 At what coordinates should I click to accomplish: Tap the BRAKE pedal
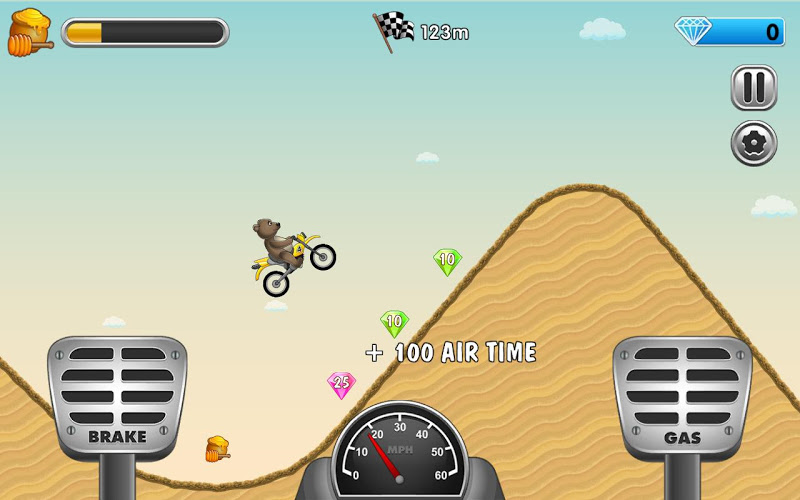[117, 396]
